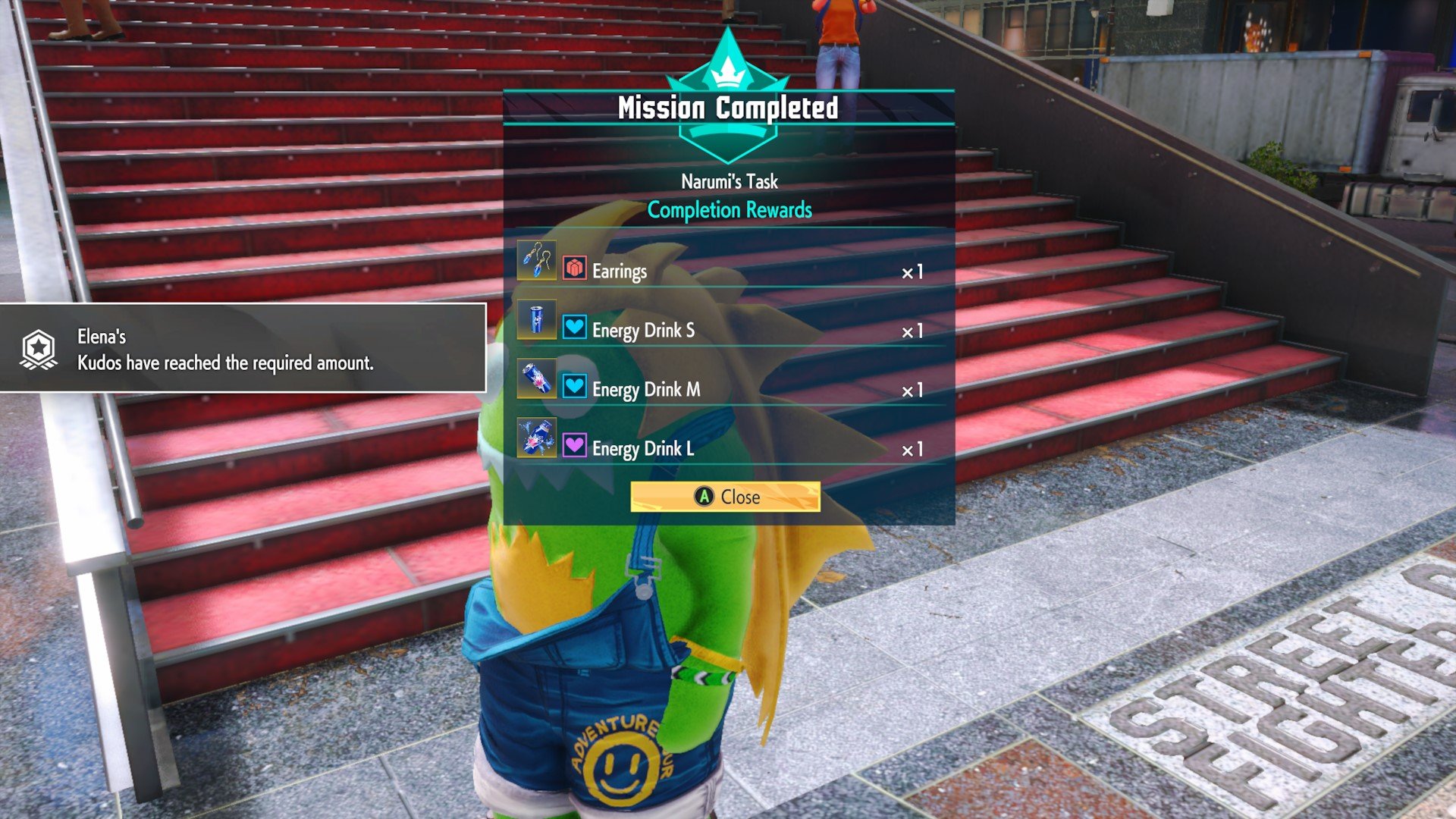1456x819 pixels.
Task: Close the Mission Completed window
Action: [725, 497]
